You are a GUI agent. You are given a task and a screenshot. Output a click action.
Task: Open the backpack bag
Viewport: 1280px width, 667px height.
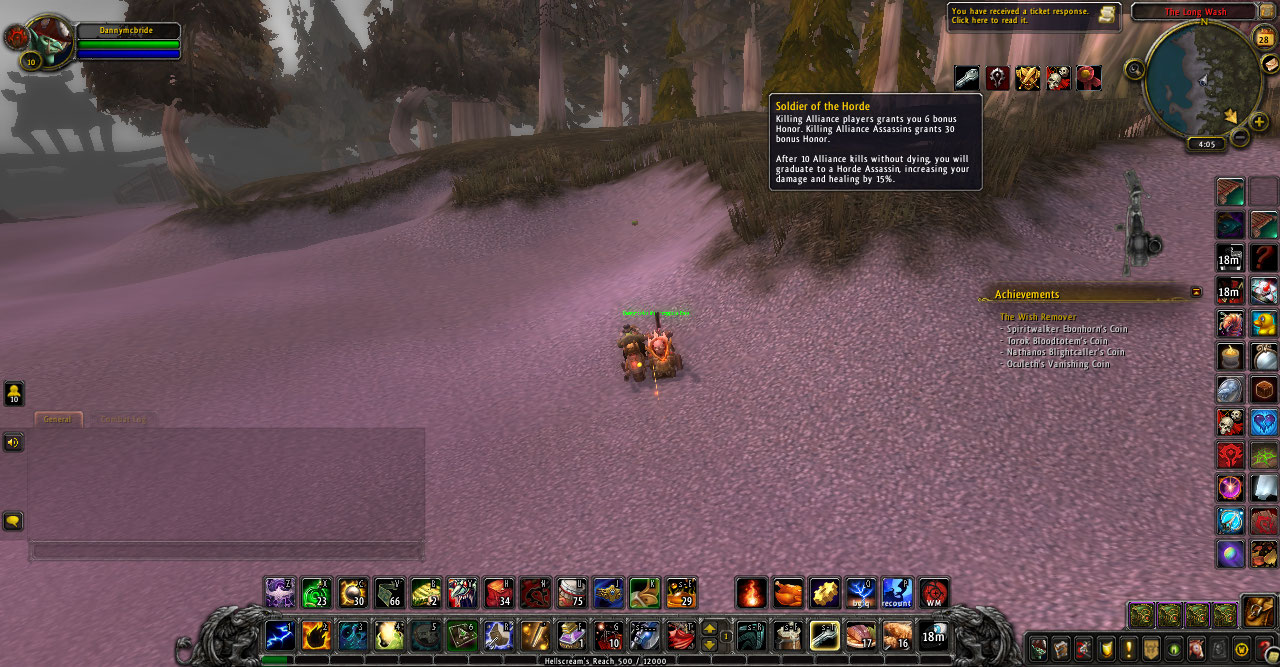tap(1258, 610)
